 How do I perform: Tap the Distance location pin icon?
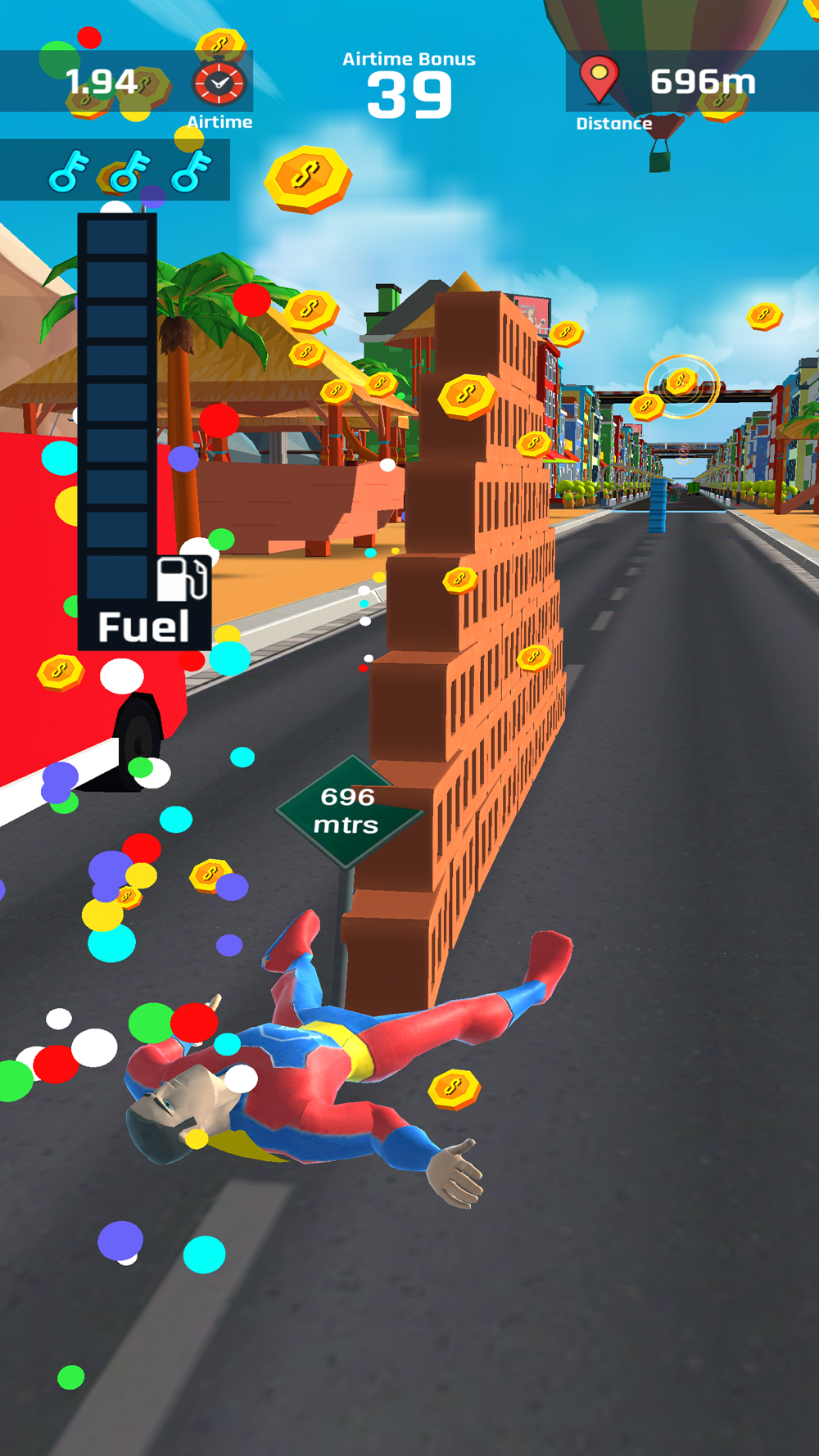tap(599, 79)
